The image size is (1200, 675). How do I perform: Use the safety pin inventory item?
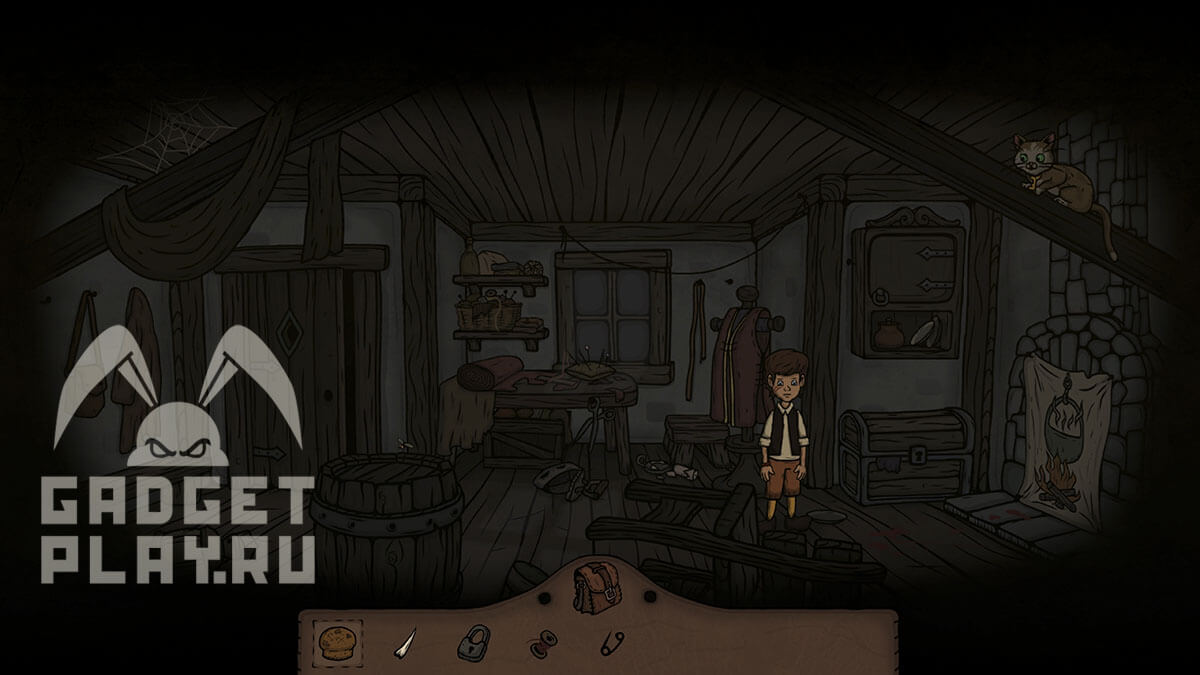pyautogui.click(x=612, y=643)
